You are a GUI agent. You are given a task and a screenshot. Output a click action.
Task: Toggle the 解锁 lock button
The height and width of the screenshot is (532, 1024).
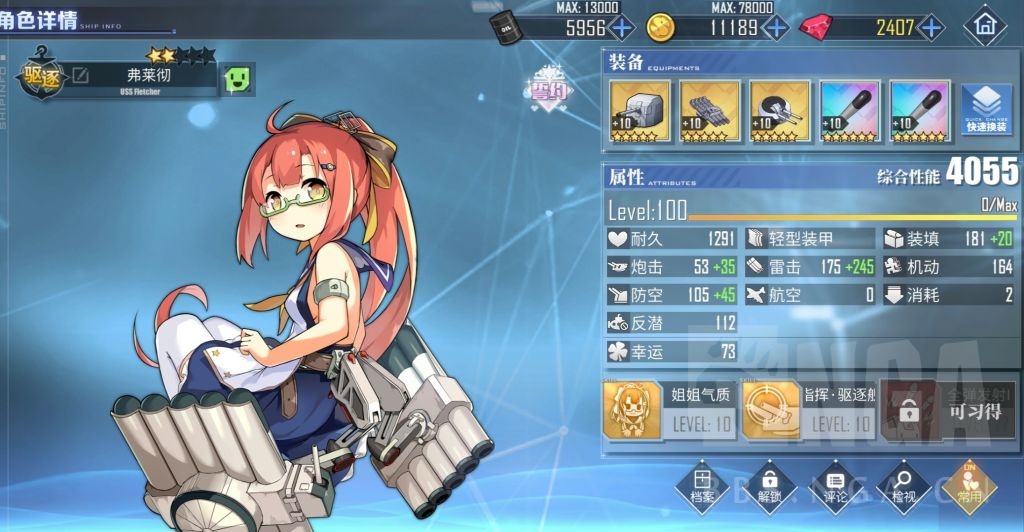(x=768, y=484)
